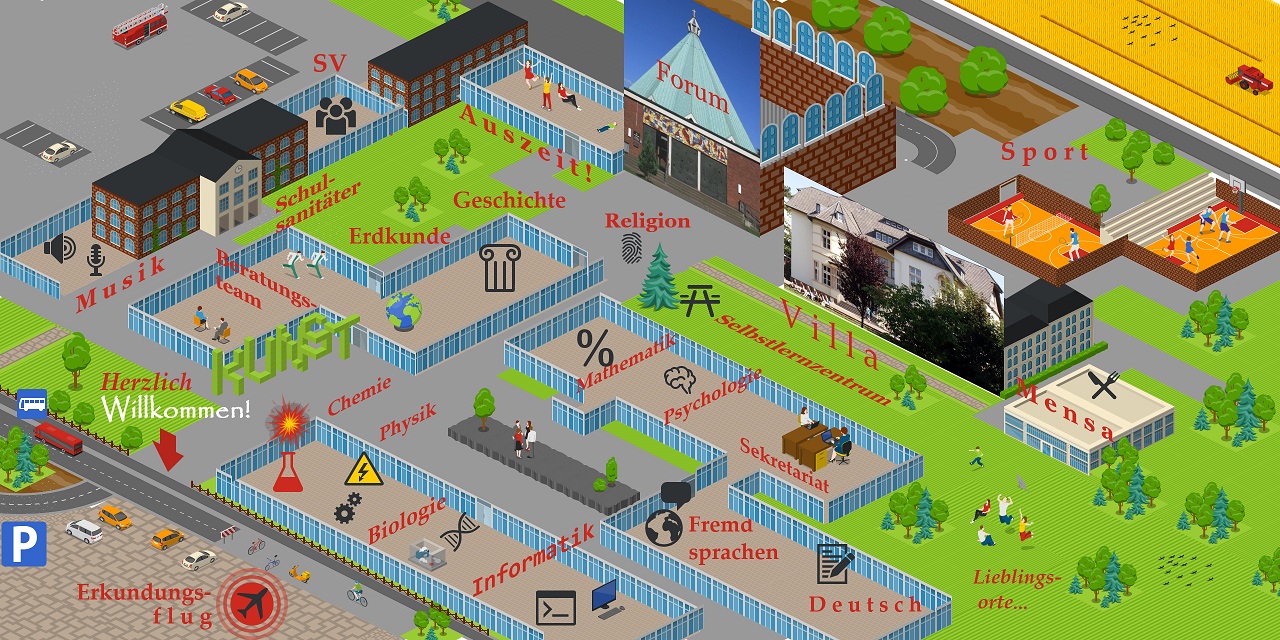Select the Erdkunde globe icon

(x=404, y=312)
